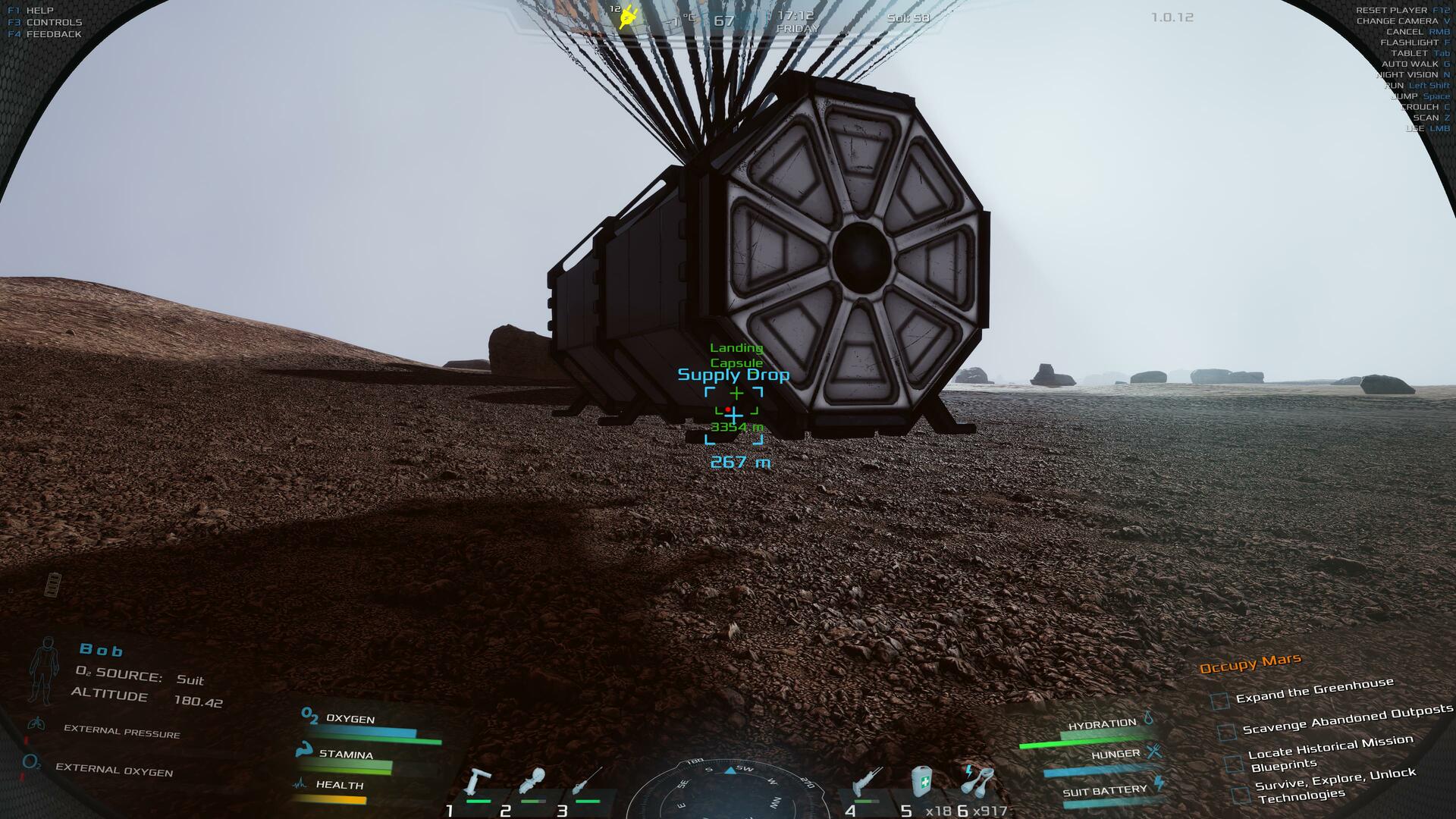Select hotbar slot 3 needle tool
The width and height of the screenshot is (1456, 819).
point(587,783)
